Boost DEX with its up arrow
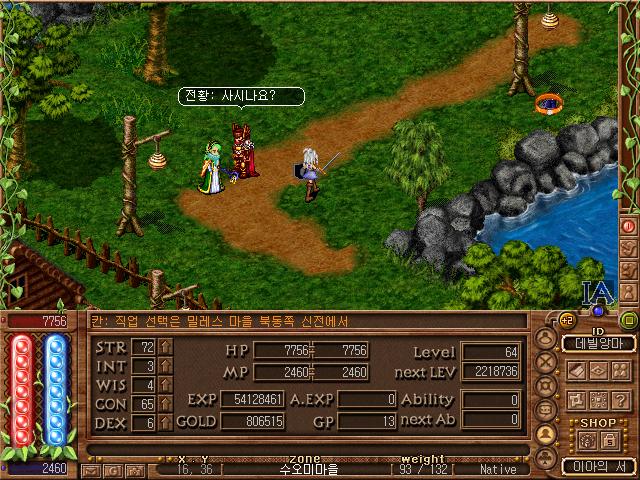This screenshot has width=640, height=480. [166, 423]
